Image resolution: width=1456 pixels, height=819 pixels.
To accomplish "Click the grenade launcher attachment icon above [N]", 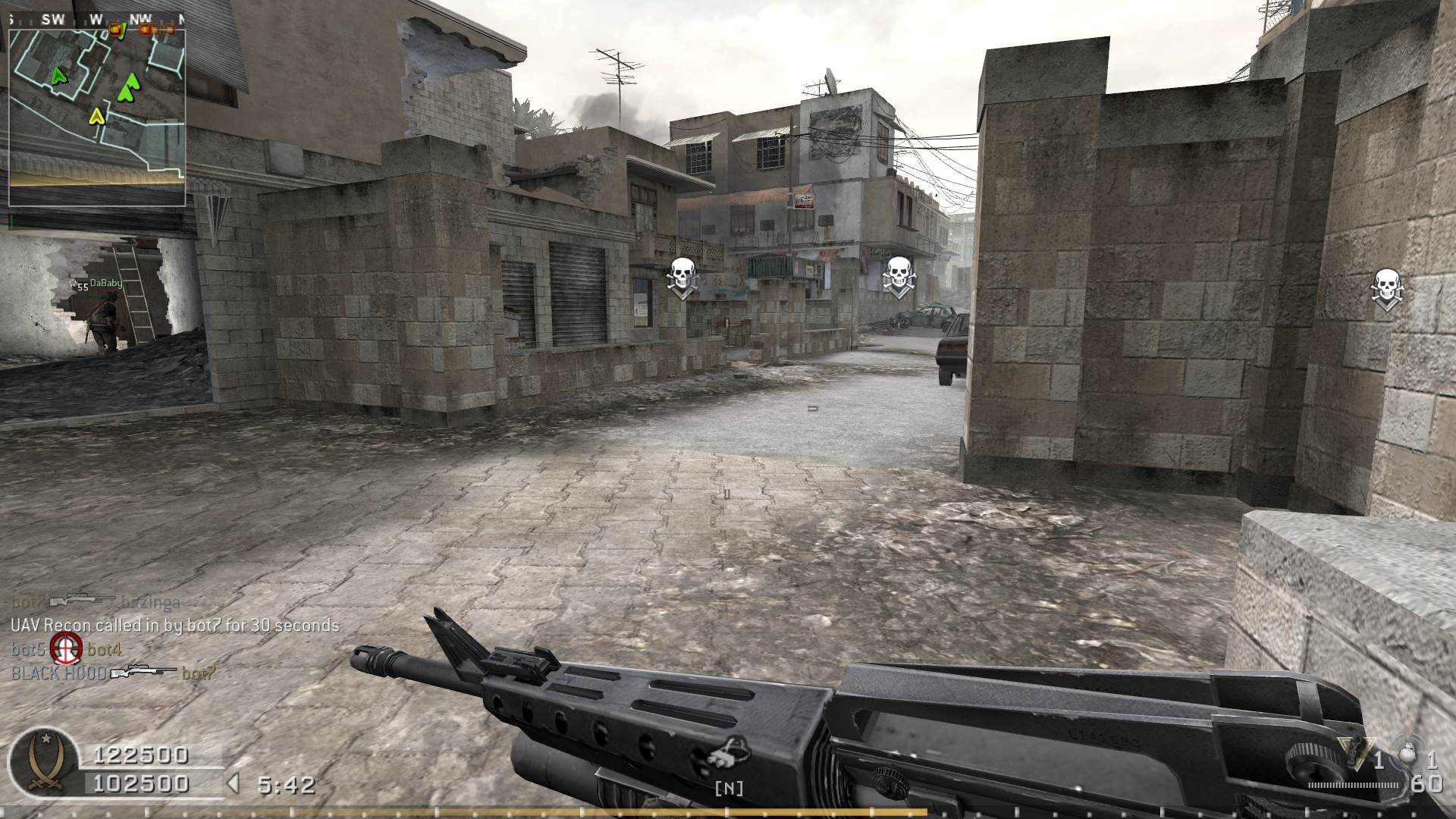I will tap(729, 752).
